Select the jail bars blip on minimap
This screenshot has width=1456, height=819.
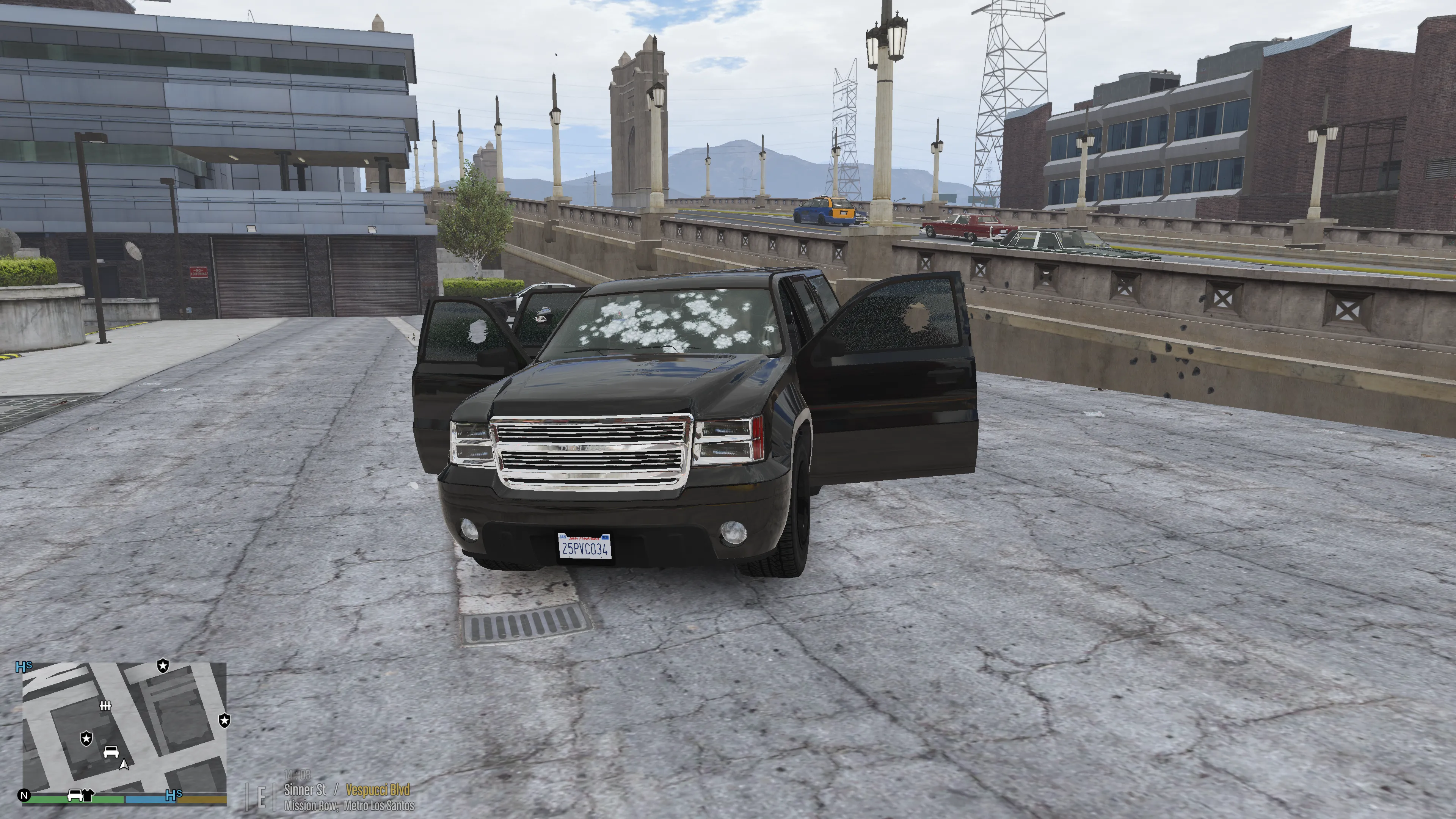pyautogui.click(x=105, y=705)
